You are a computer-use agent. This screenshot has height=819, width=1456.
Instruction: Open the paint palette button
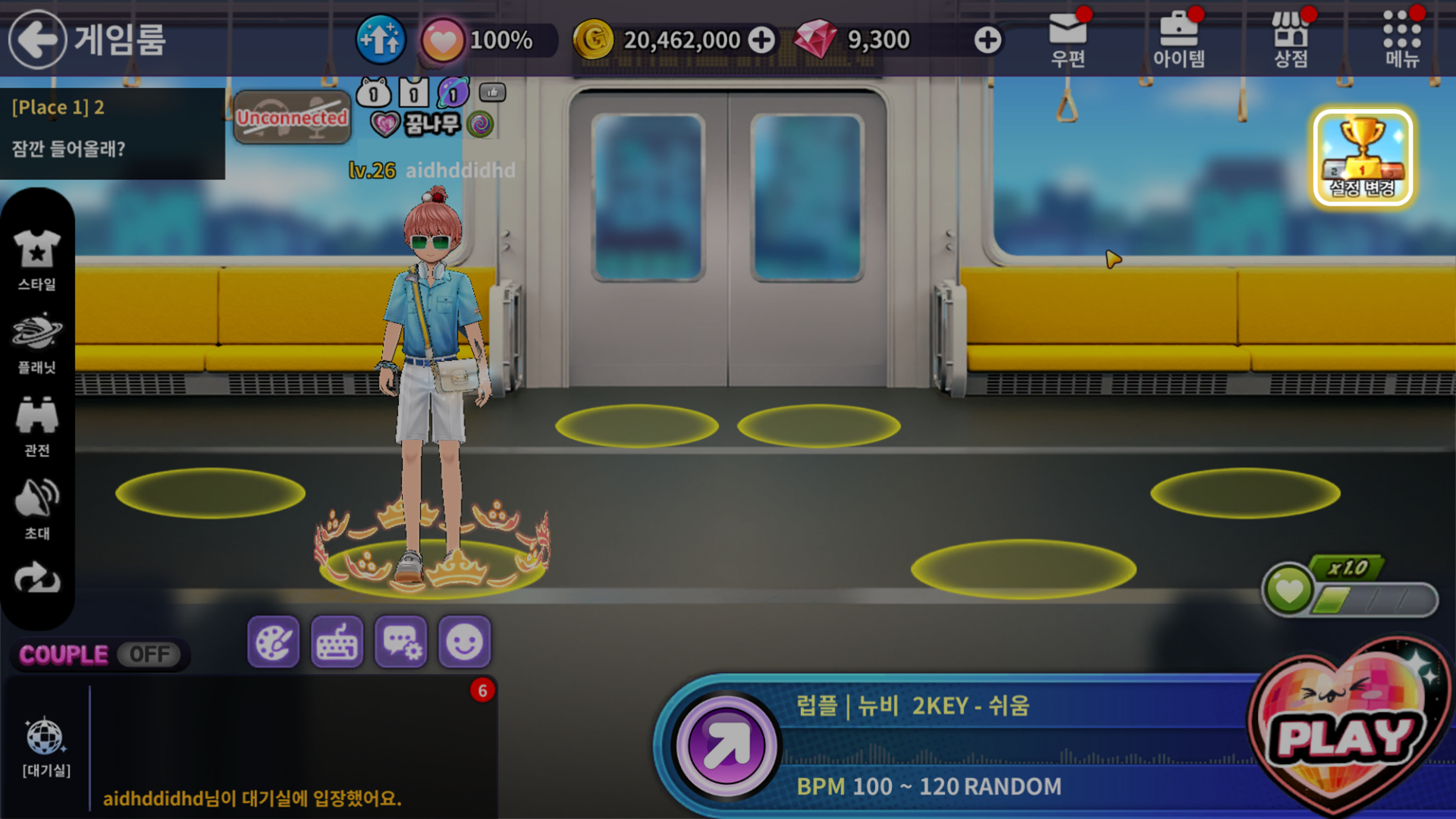[273, 642]
